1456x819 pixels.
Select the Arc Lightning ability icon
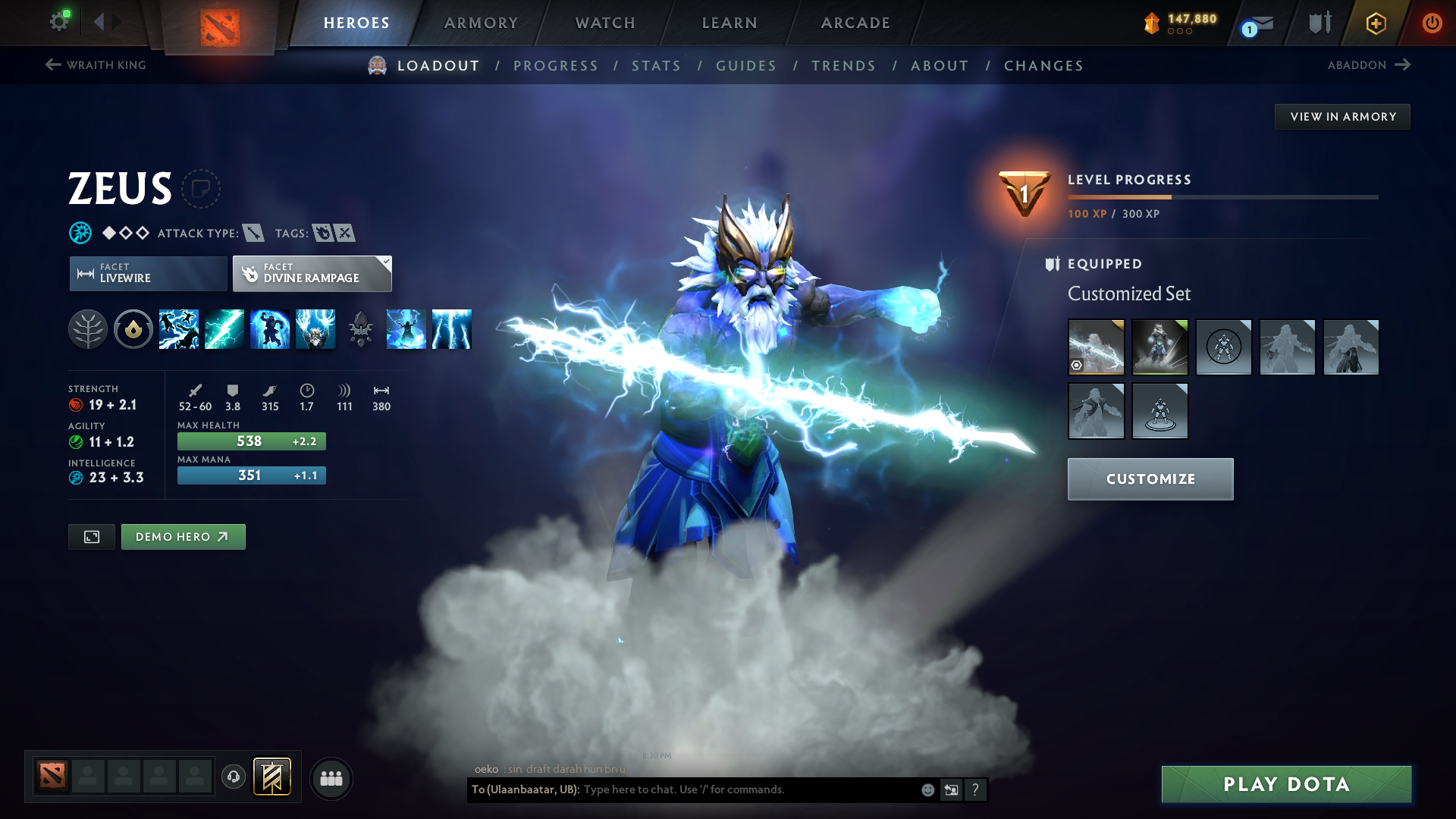pyautogui.click(x=179, y=329)
